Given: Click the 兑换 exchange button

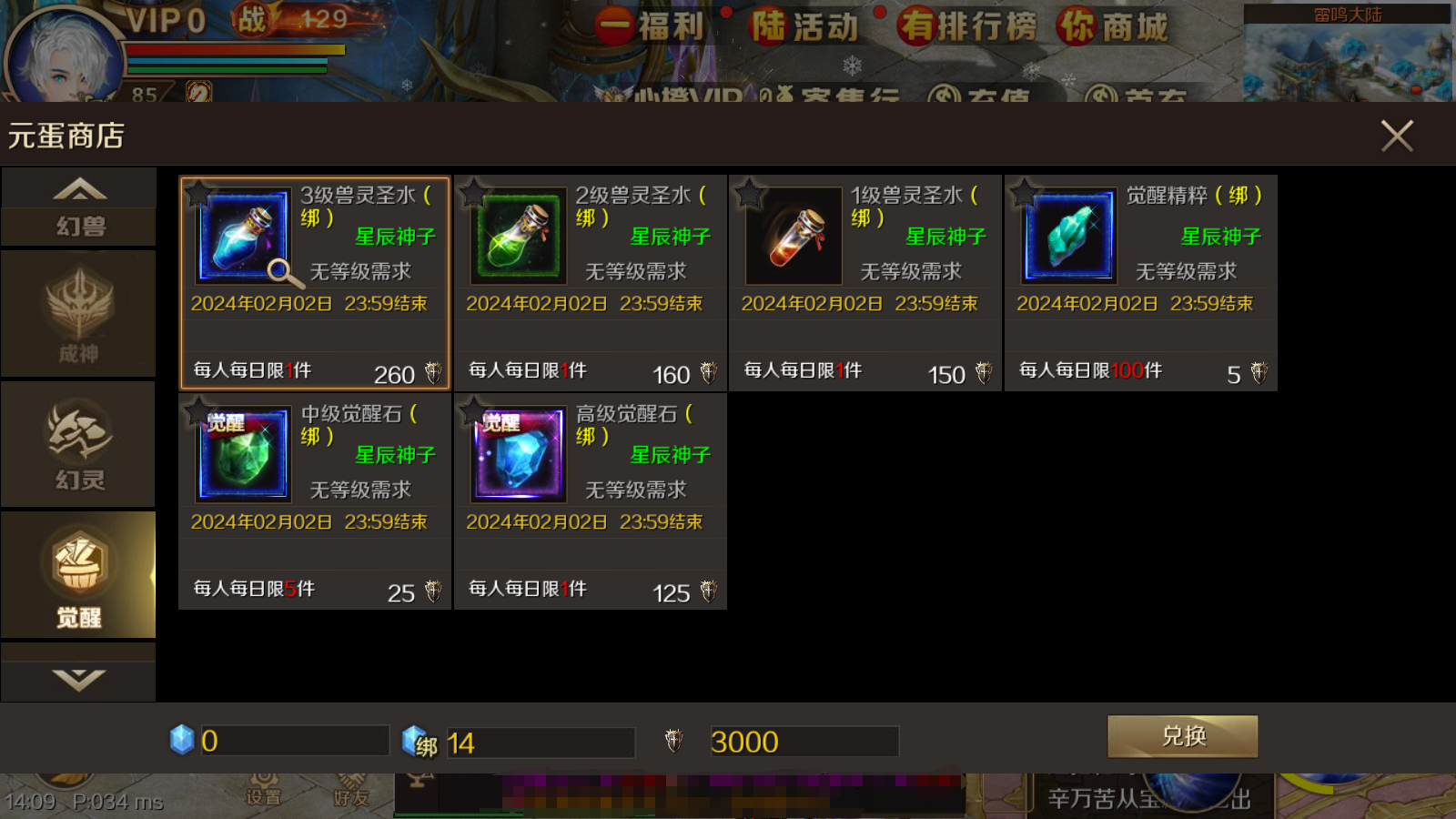Looking at the screenshot, I should [1182, 736].
